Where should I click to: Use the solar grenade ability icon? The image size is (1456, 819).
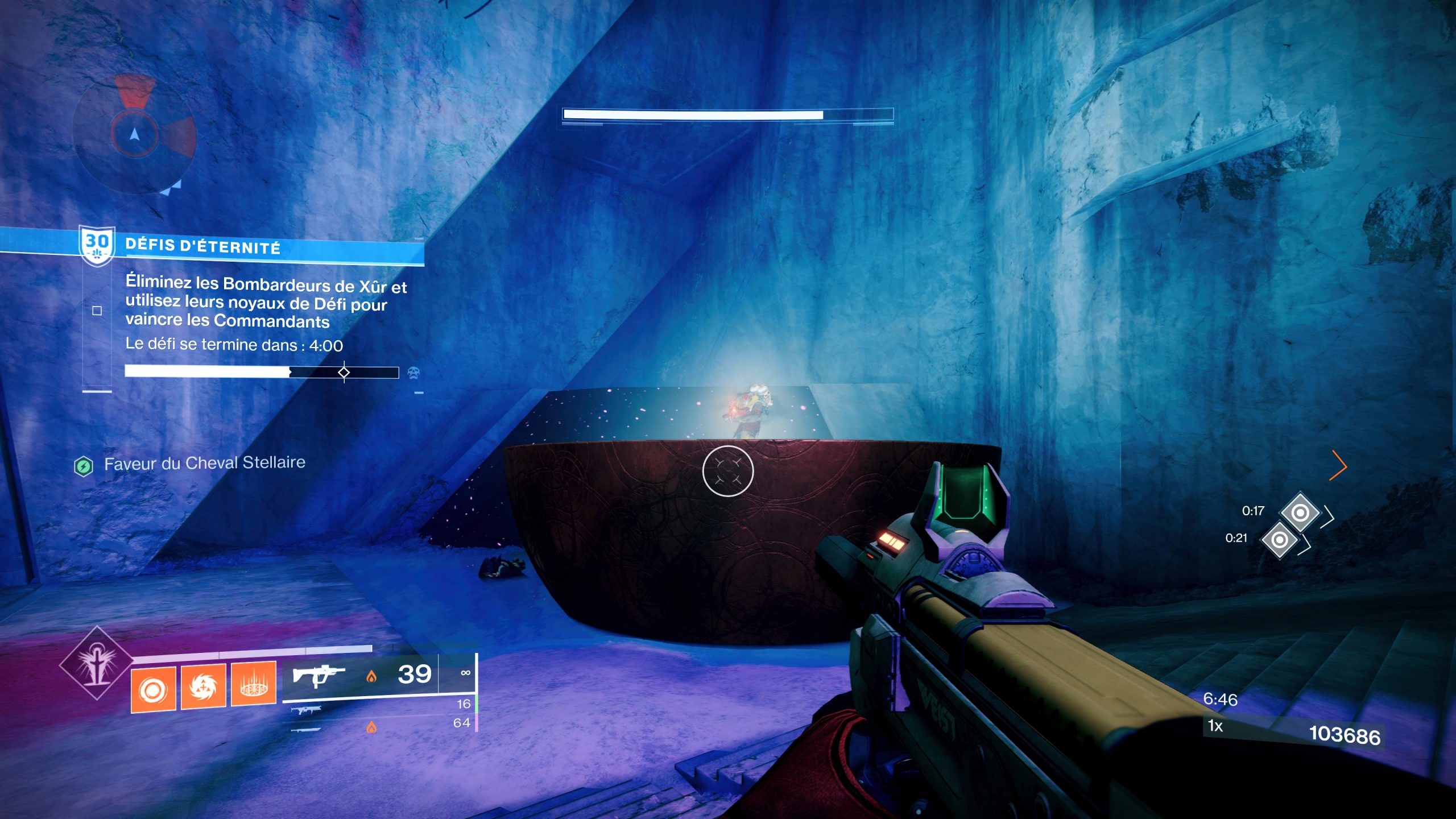pyautogui.click(x=153, y=689)
